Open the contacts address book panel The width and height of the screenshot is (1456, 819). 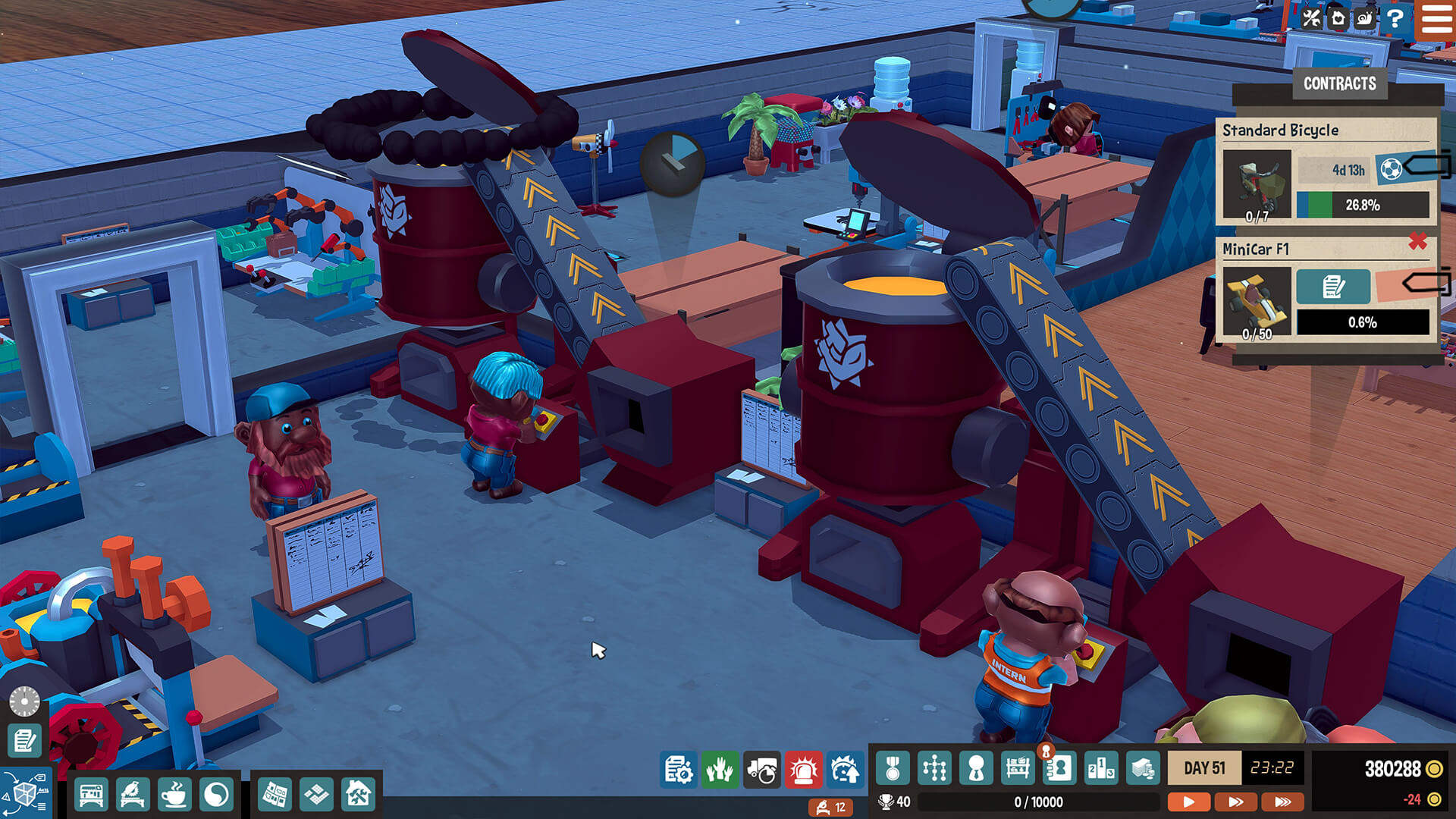tap(1061, 768)
